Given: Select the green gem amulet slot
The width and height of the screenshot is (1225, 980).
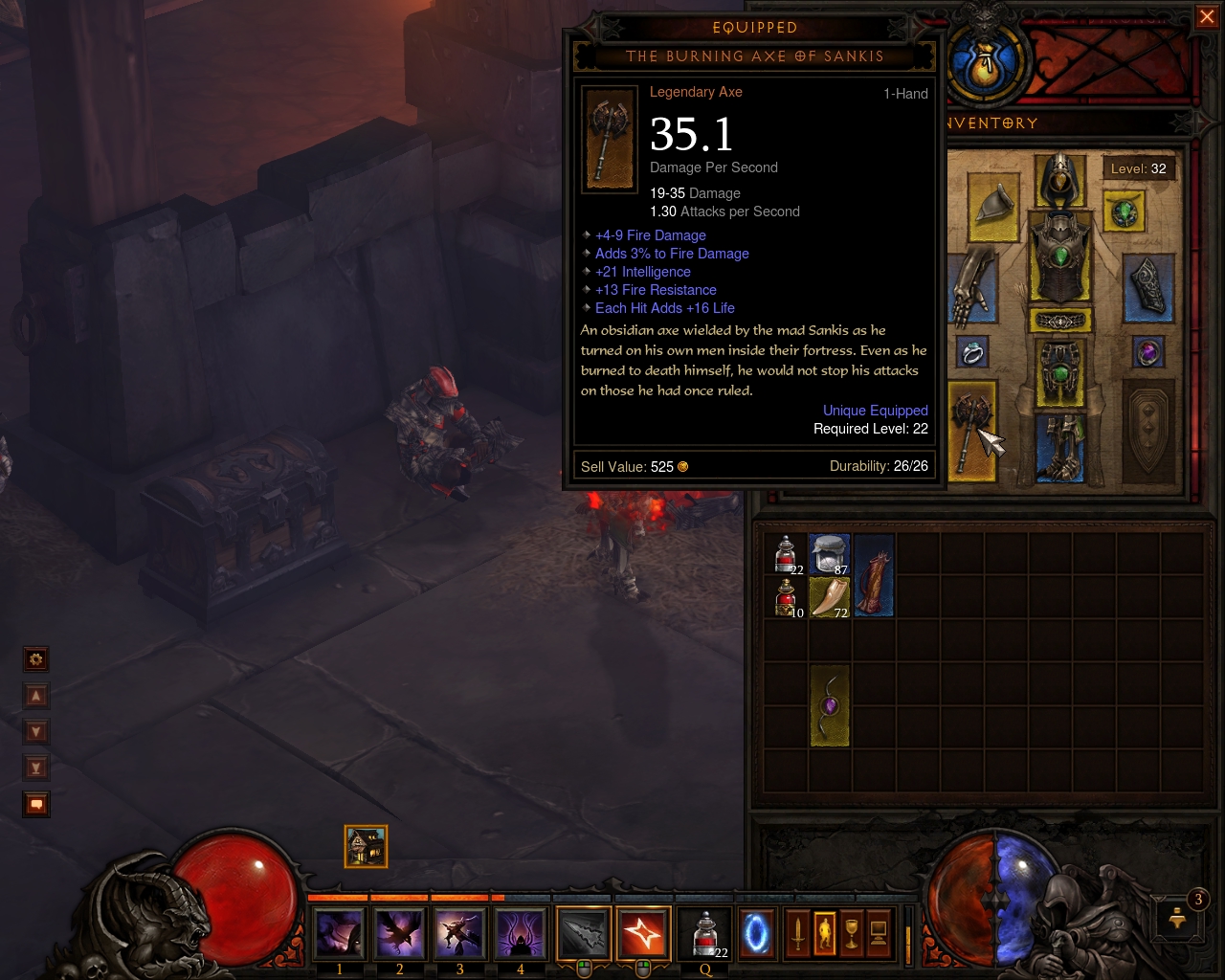Looking at the screenshot, I should pyautogui.click(x=1124, y=211).
